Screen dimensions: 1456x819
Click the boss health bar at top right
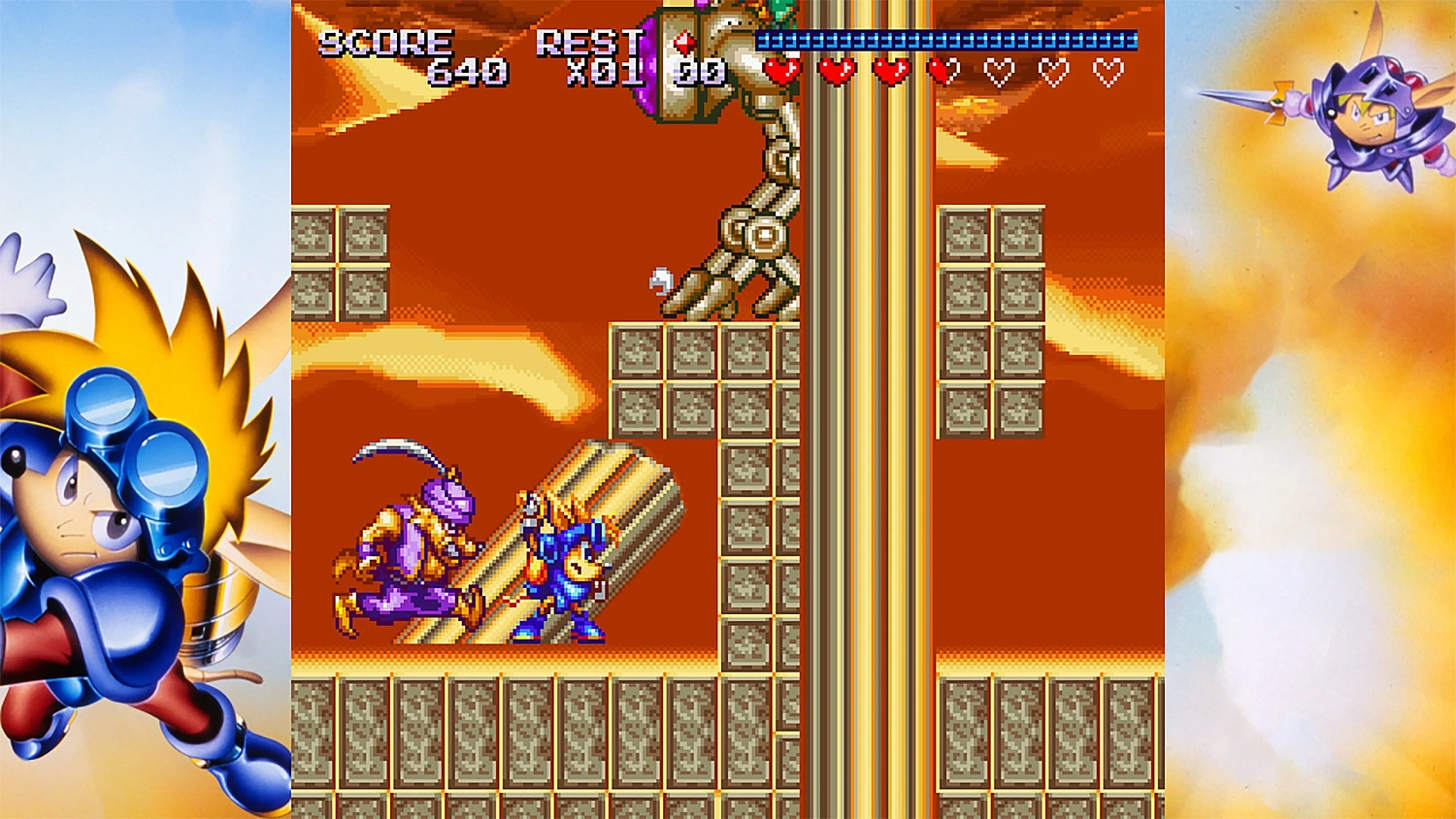946,41
